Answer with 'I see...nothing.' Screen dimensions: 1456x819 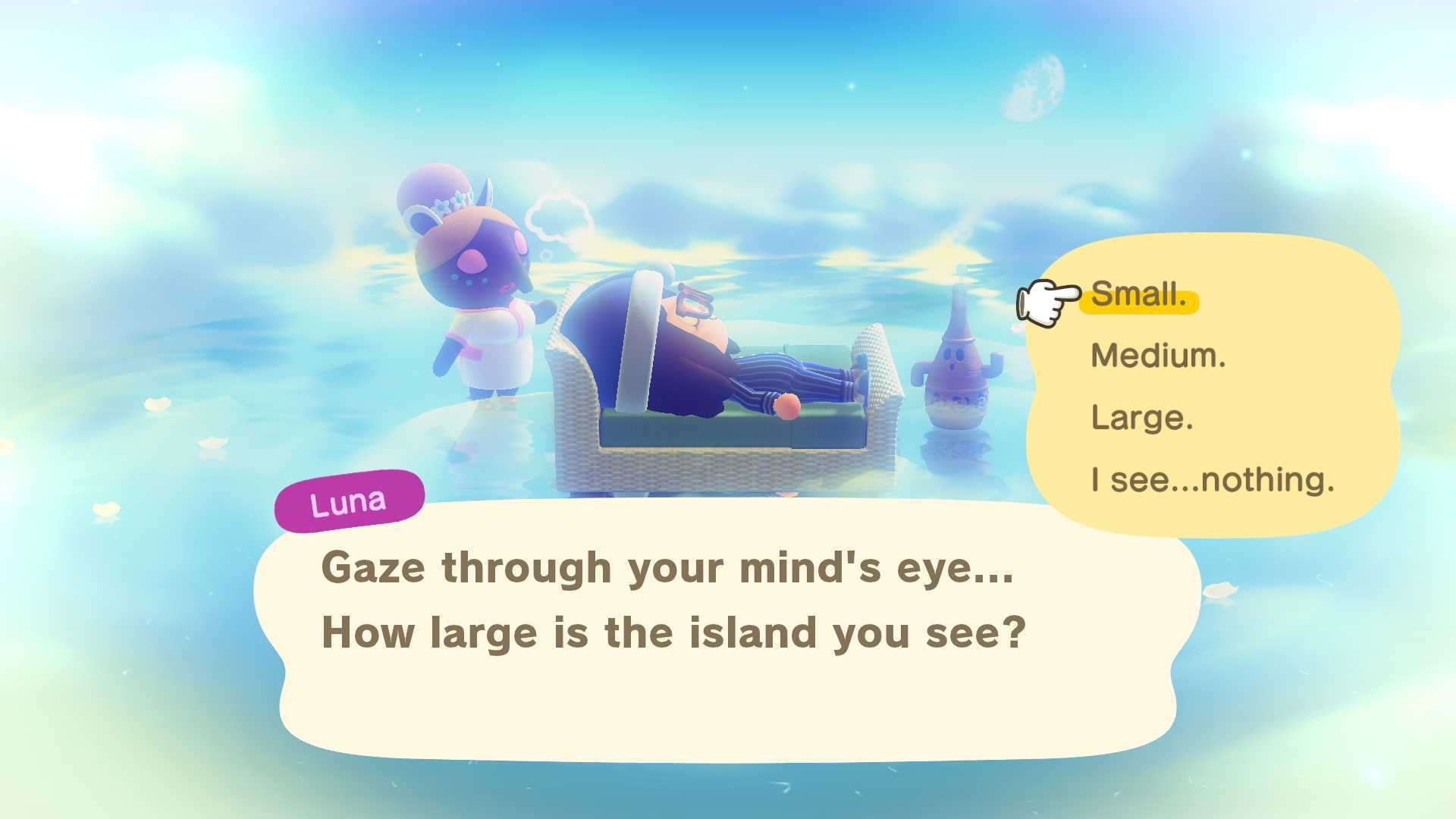pyautogui.click(x=1212, y=480)
